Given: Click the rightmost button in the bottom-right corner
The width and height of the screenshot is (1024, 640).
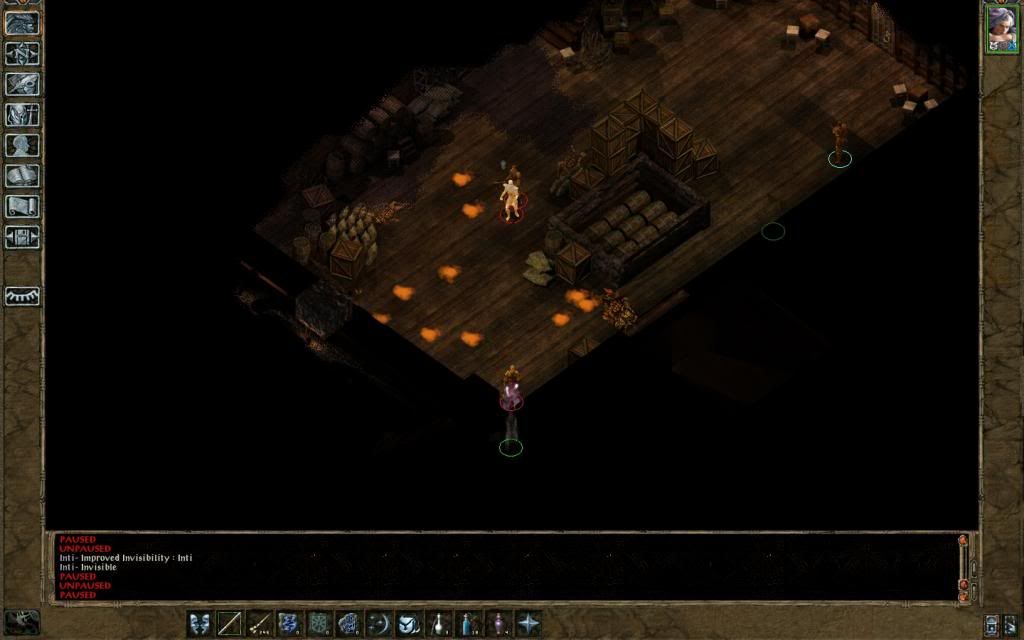Looking at the screenshot, I should coord(1011,624).
